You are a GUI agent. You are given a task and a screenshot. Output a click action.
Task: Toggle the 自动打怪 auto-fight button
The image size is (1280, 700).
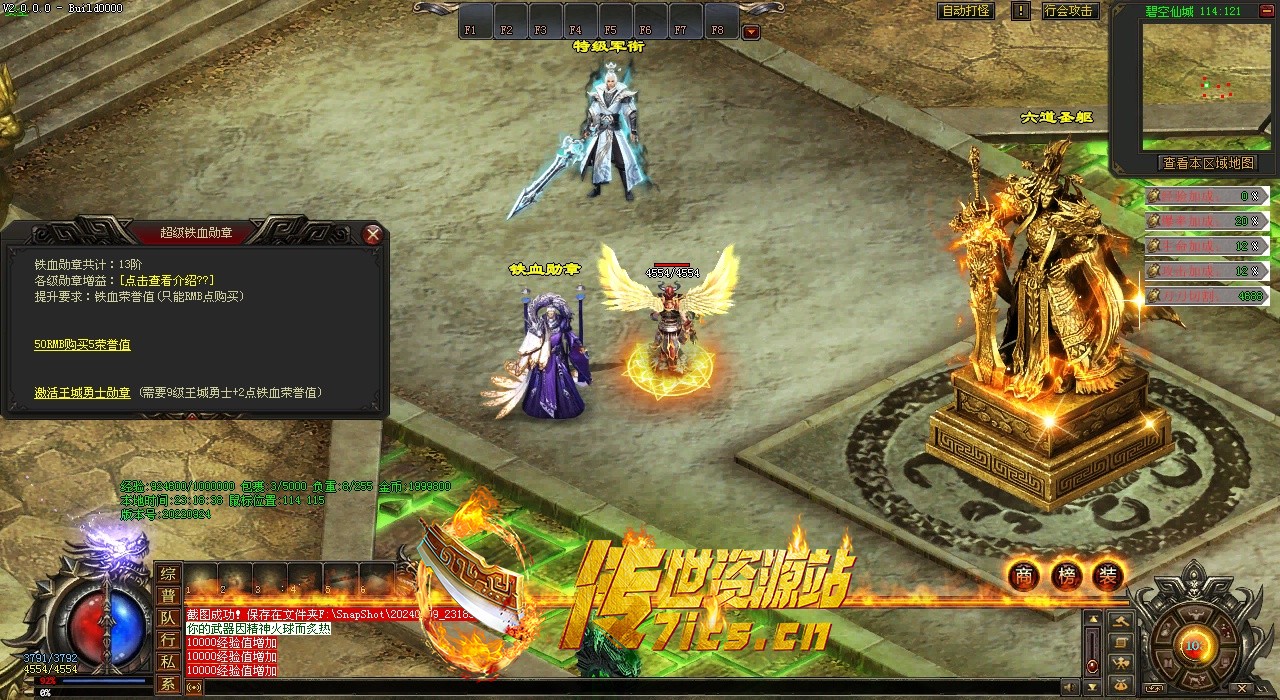[x=966, y=11]
